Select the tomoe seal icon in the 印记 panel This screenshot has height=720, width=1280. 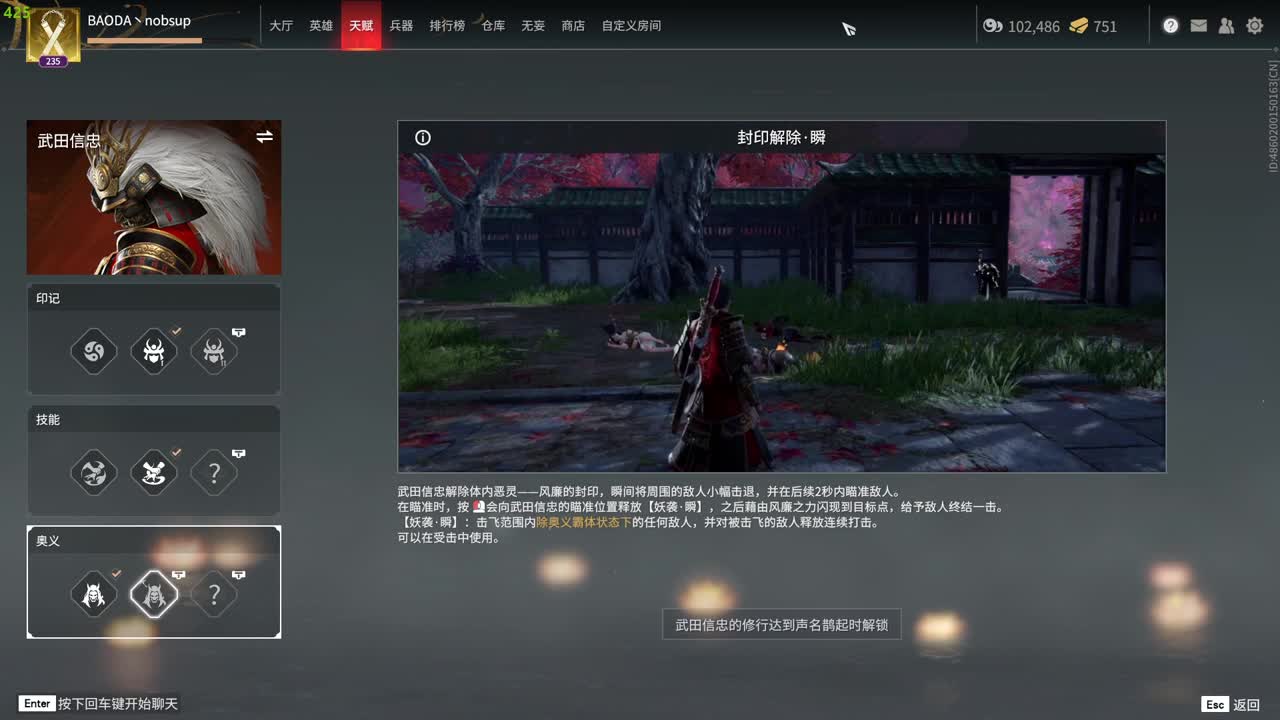point(93,351)
